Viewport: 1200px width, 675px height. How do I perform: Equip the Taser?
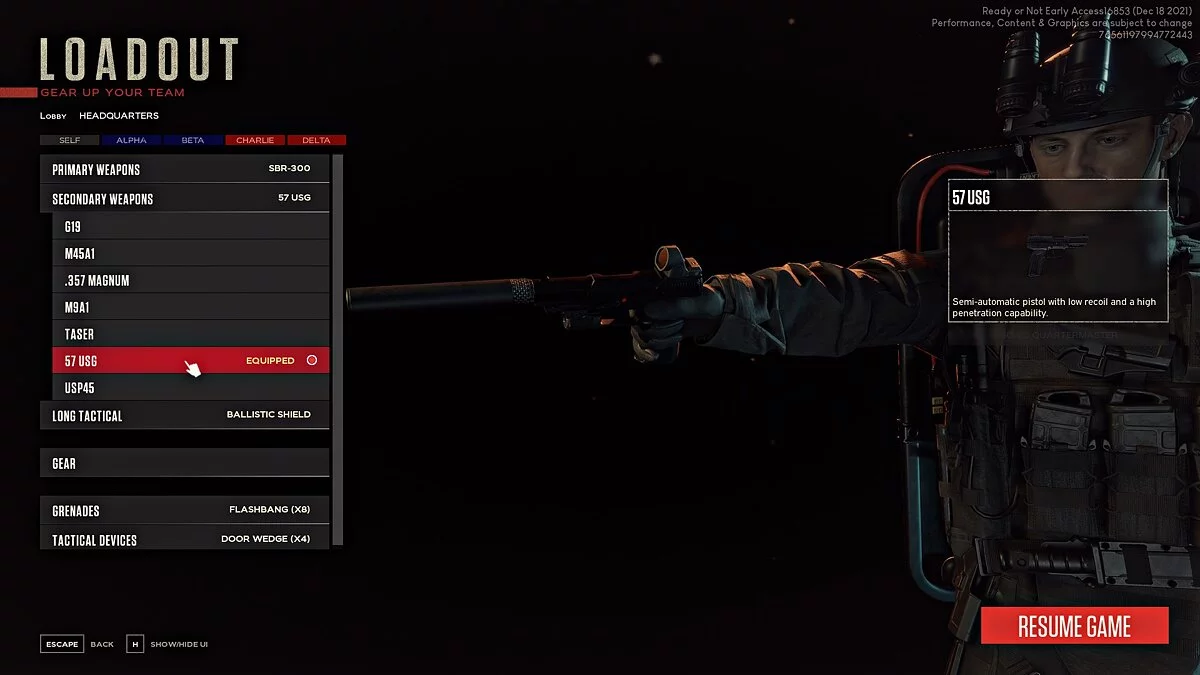click(190, 334)
